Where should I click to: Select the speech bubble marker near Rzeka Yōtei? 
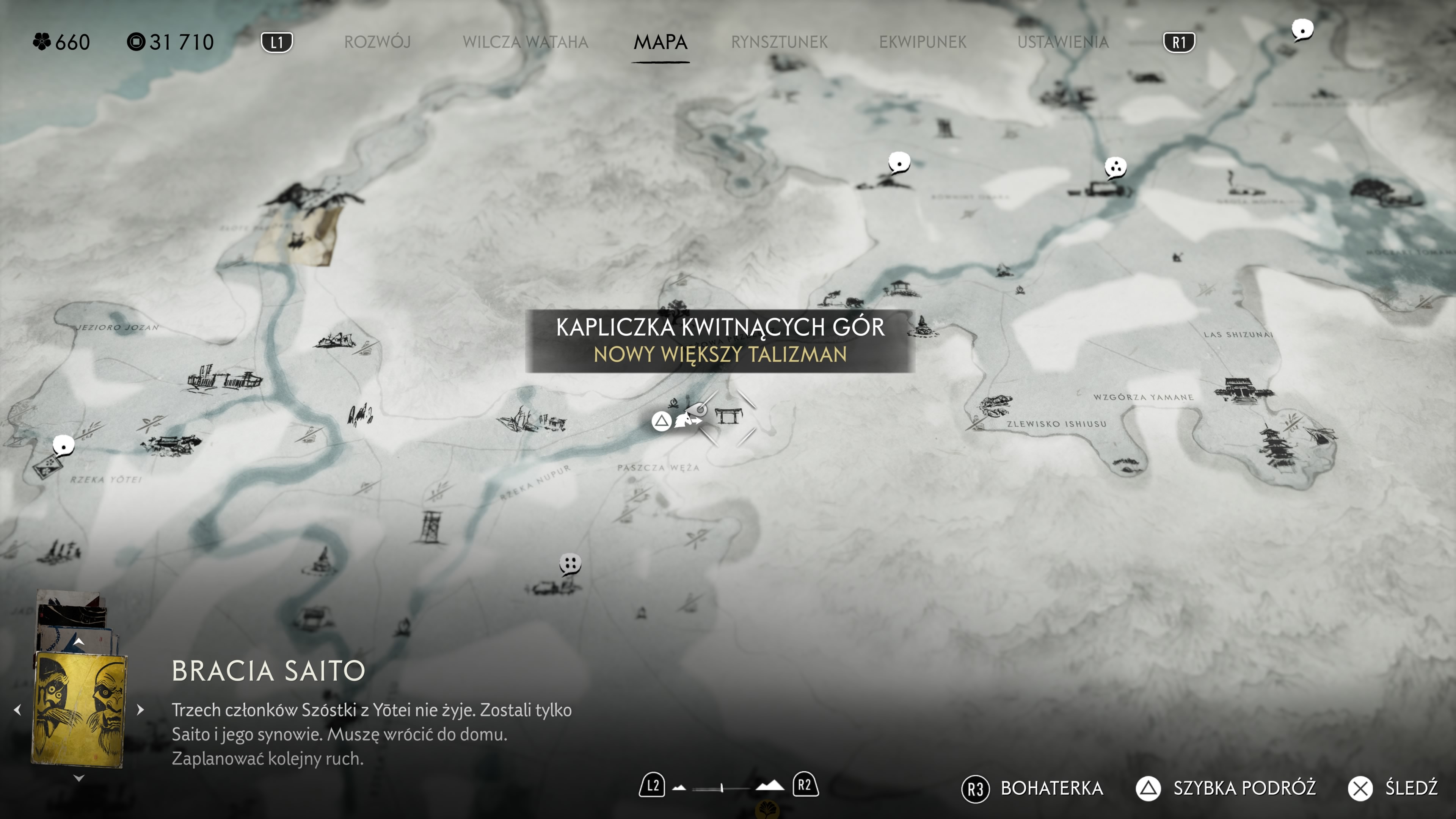click(63, 446)
